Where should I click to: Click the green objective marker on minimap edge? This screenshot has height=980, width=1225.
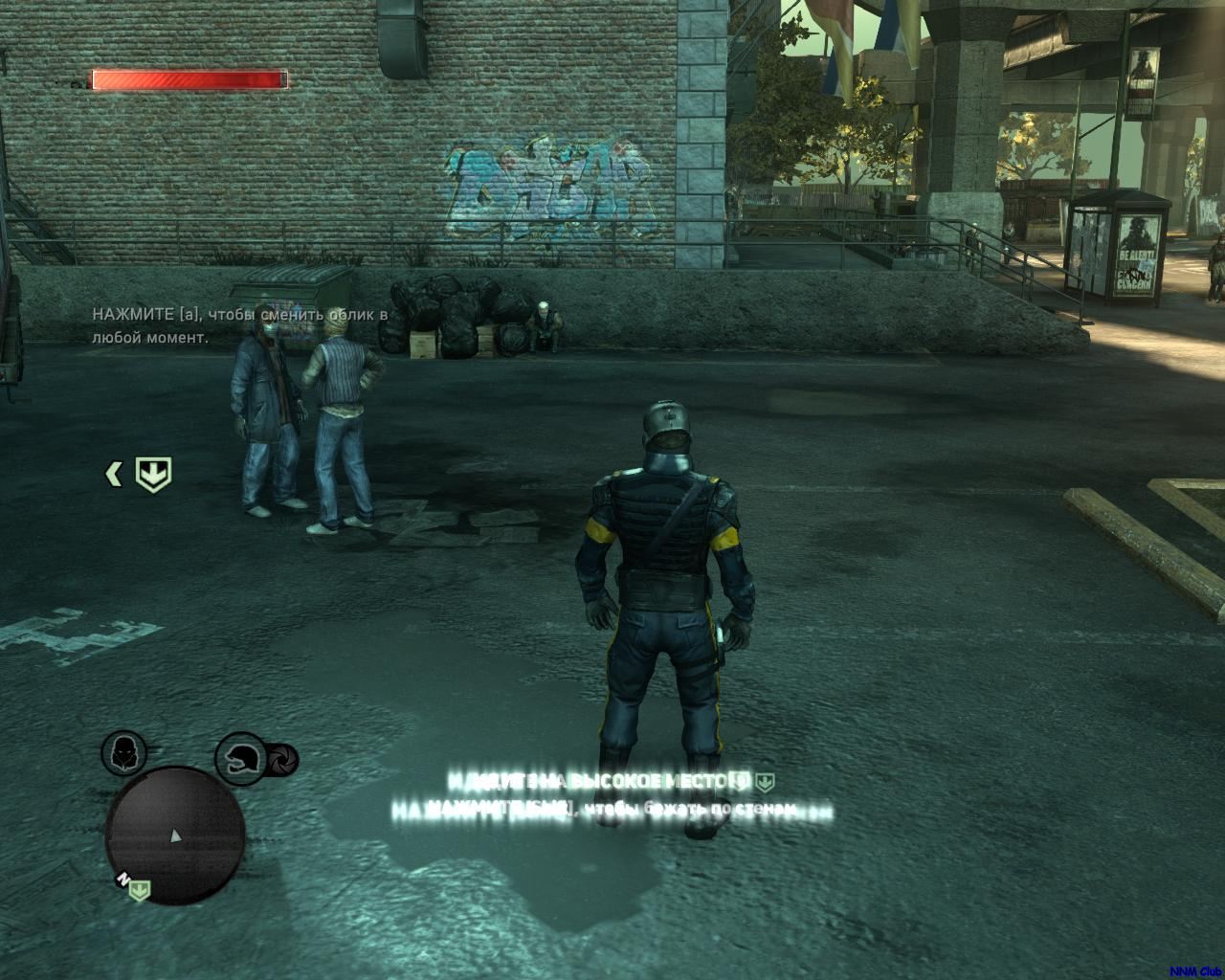point(140,891)
